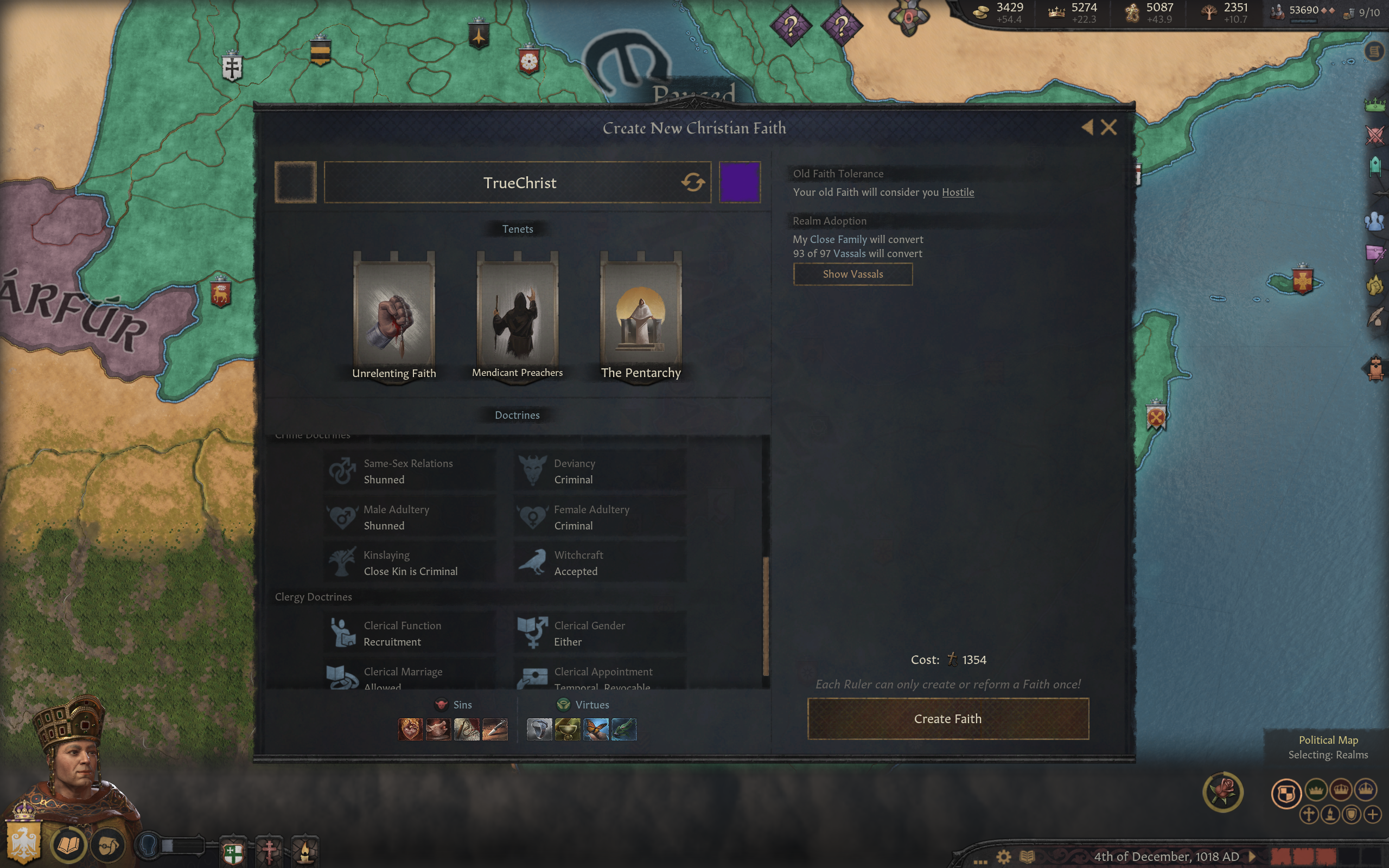
Task: Choose the Mendicant Preachers tenet banner
Action: pyautogui.click(x=517, y=316)
